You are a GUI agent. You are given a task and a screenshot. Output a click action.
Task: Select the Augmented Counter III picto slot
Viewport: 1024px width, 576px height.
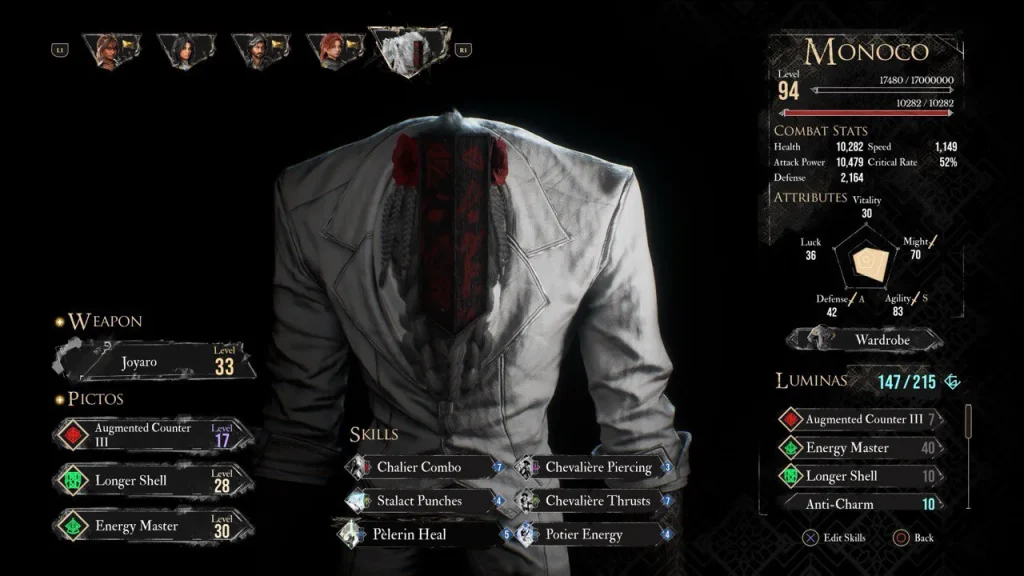pos(150,436)
